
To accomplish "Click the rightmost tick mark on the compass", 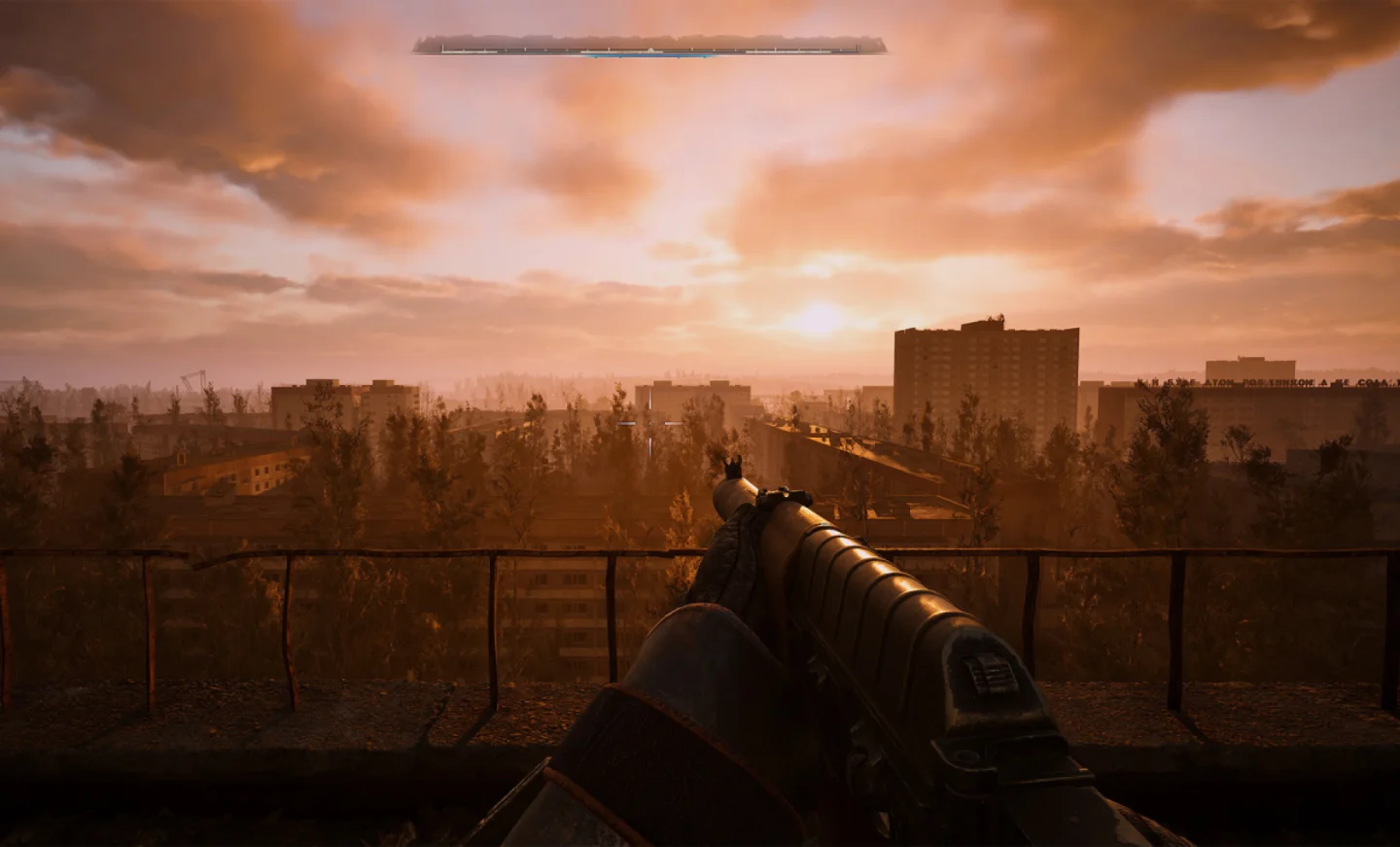I will (x=857, y=48).
